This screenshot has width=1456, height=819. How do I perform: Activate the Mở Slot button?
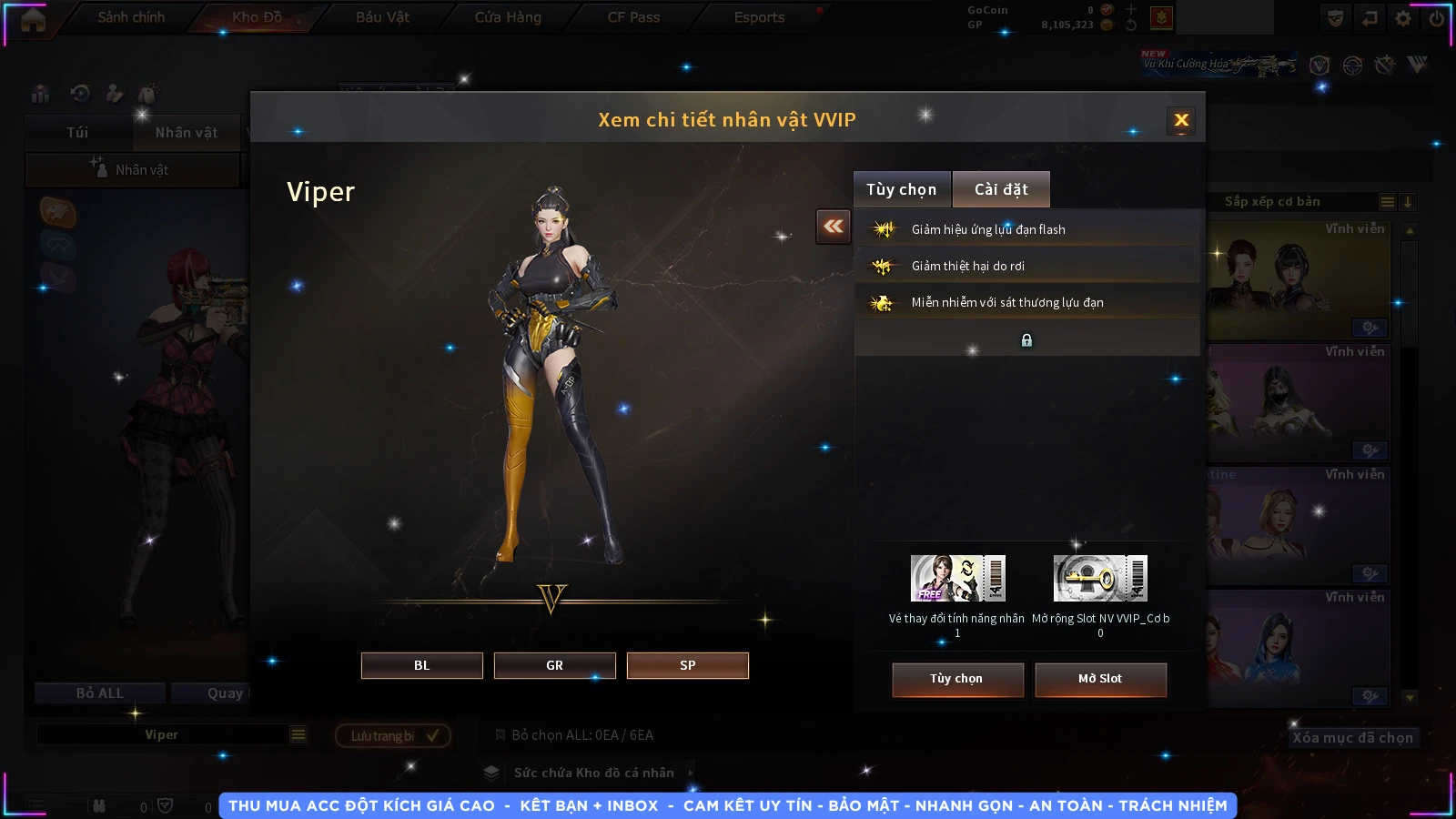point(1099,679)
